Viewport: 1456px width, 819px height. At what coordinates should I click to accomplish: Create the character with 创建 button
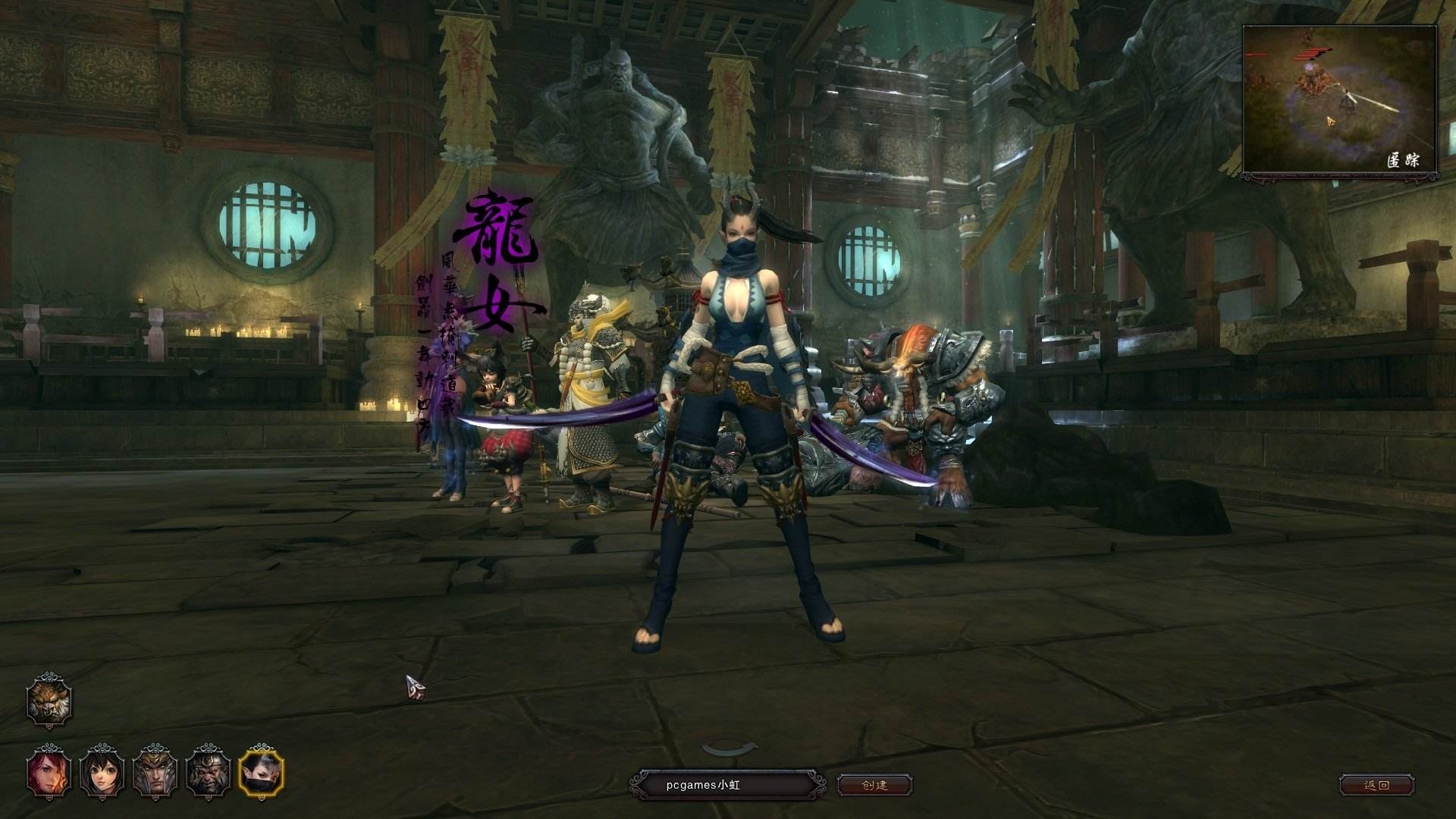pos(874,785)
